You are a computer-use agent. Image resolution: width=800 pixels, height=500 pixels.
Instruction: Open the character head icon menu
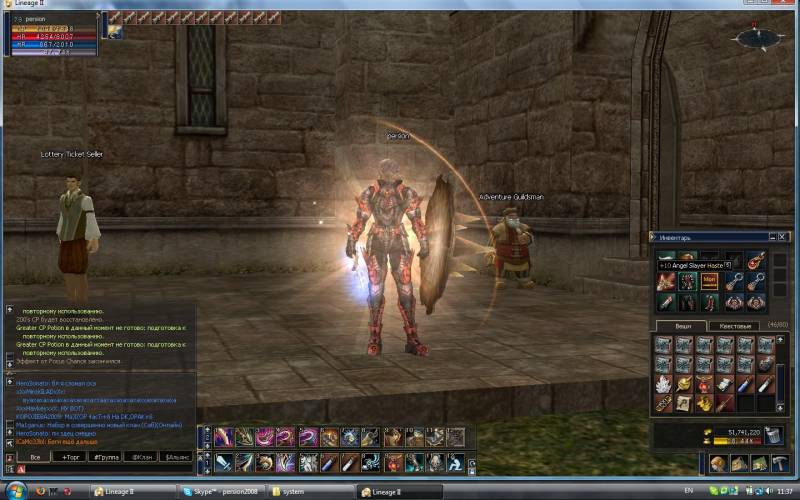coord(717,464)
